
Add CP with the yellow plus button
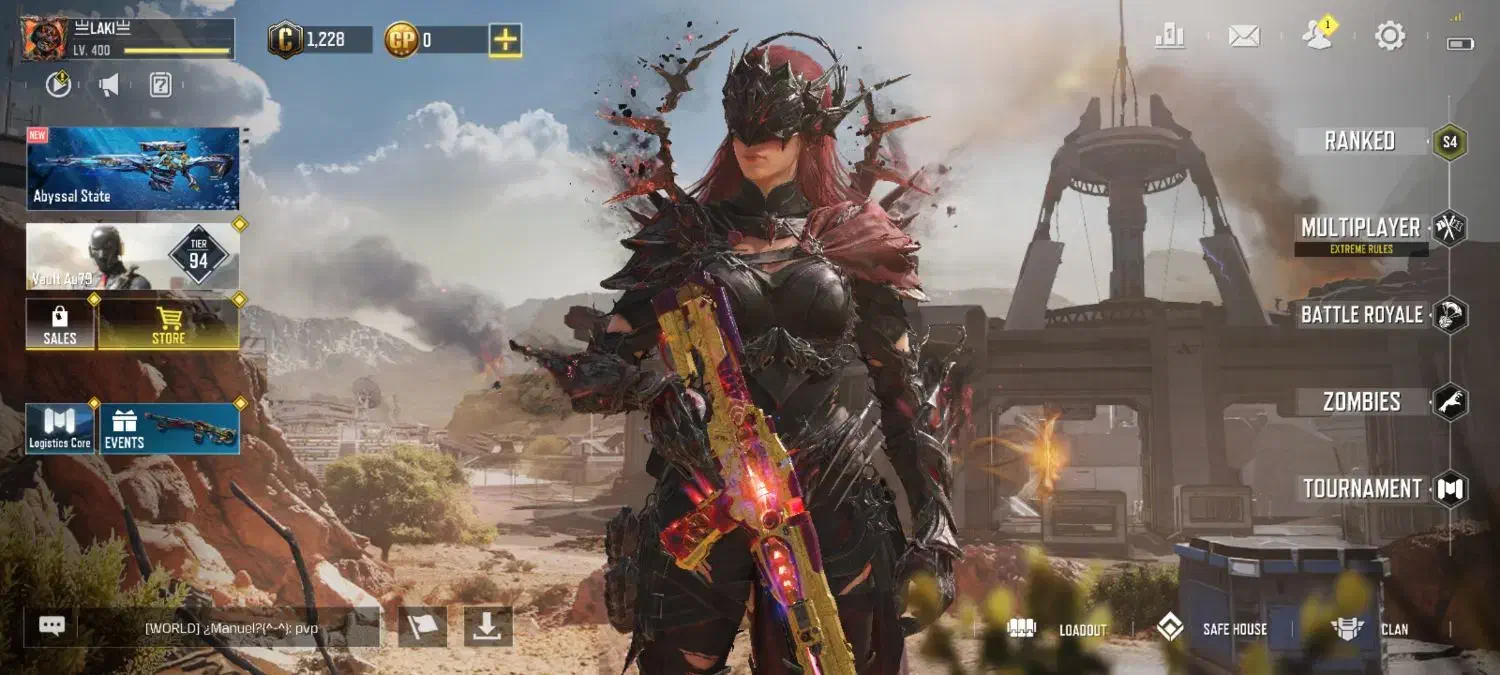pos(505,40)
